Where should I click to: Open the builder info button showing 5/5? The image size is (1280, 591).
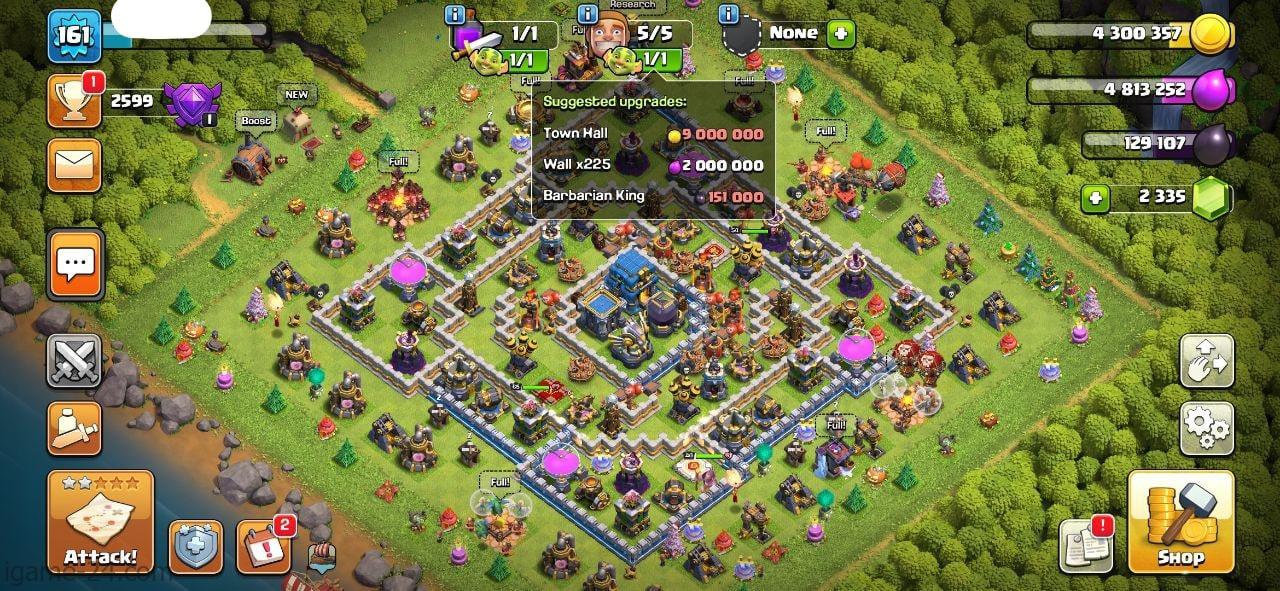click(x=587, y=14)
